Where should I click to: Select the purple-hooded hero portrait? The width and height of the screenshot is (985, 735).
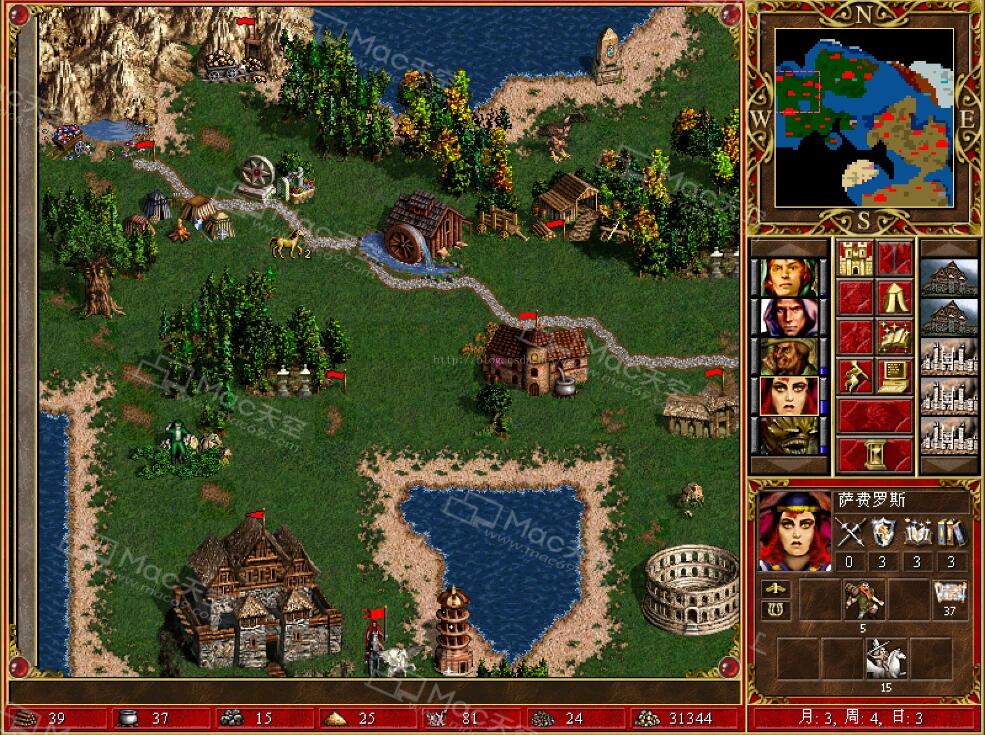pos(789,317)
